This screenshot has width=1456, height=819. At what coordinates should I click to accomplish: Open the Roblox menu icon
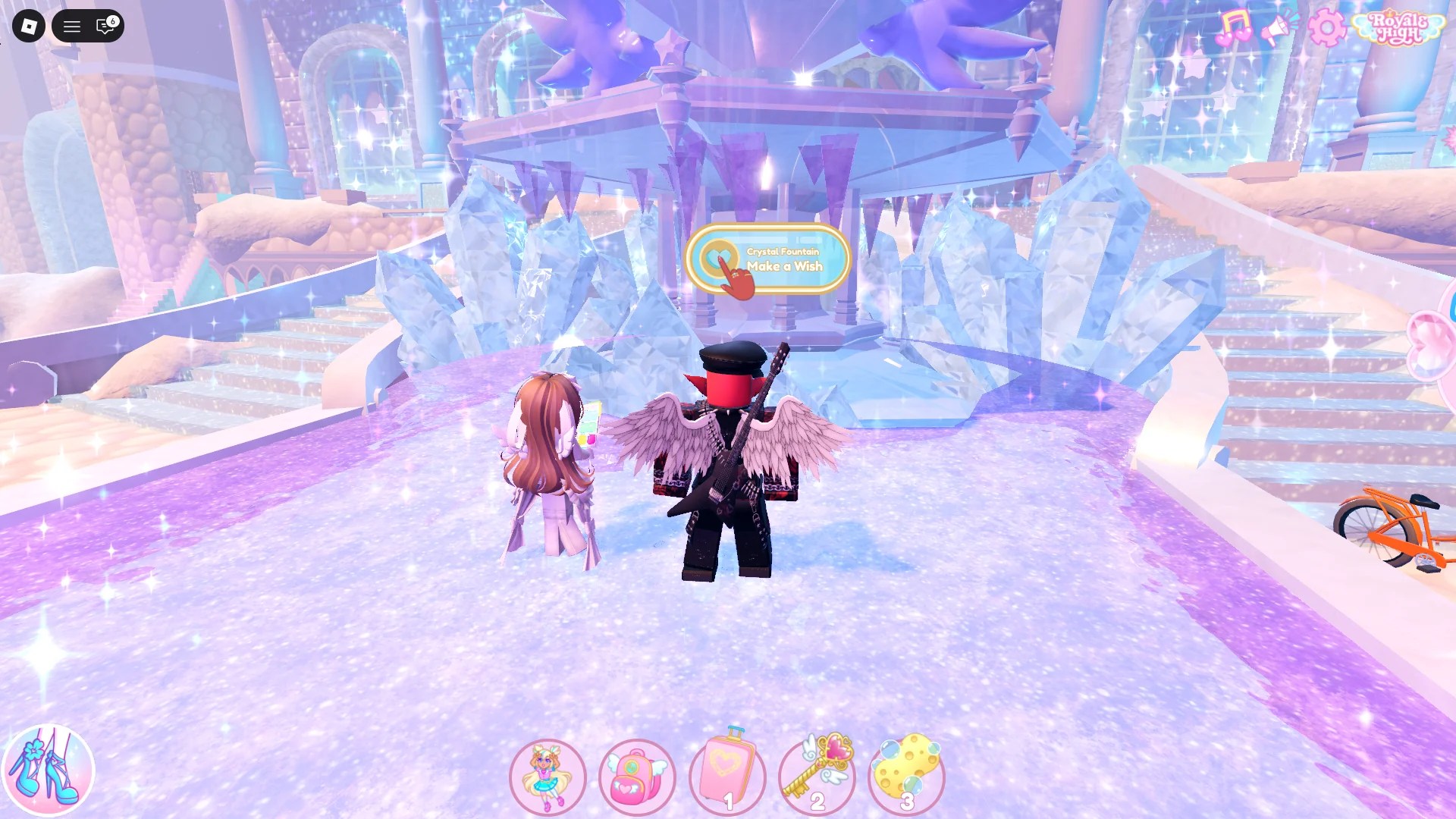coord(28,27)
